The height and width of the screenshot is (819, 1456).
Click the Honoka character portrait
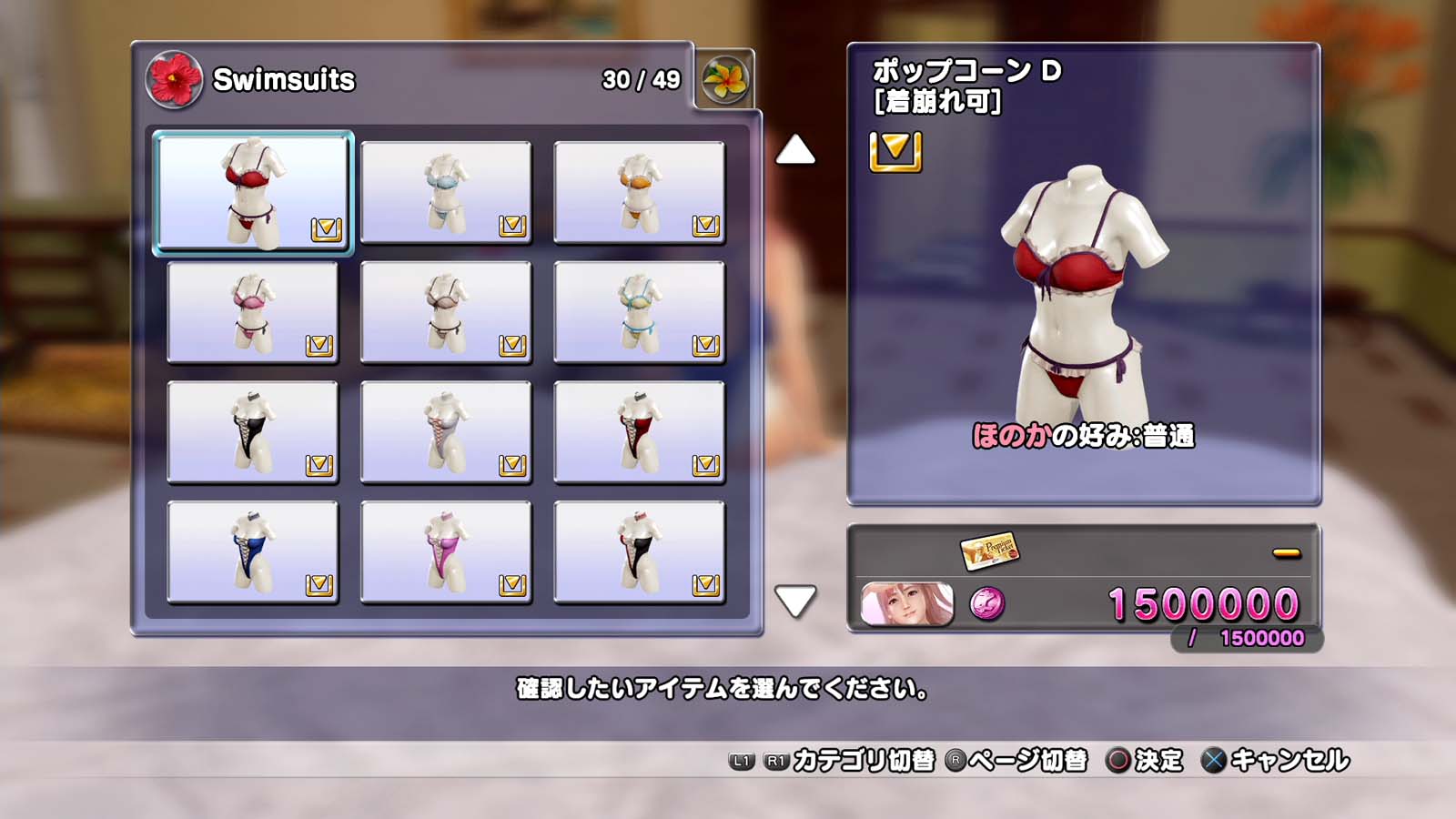pyautogui.click(x=906, y=604)
